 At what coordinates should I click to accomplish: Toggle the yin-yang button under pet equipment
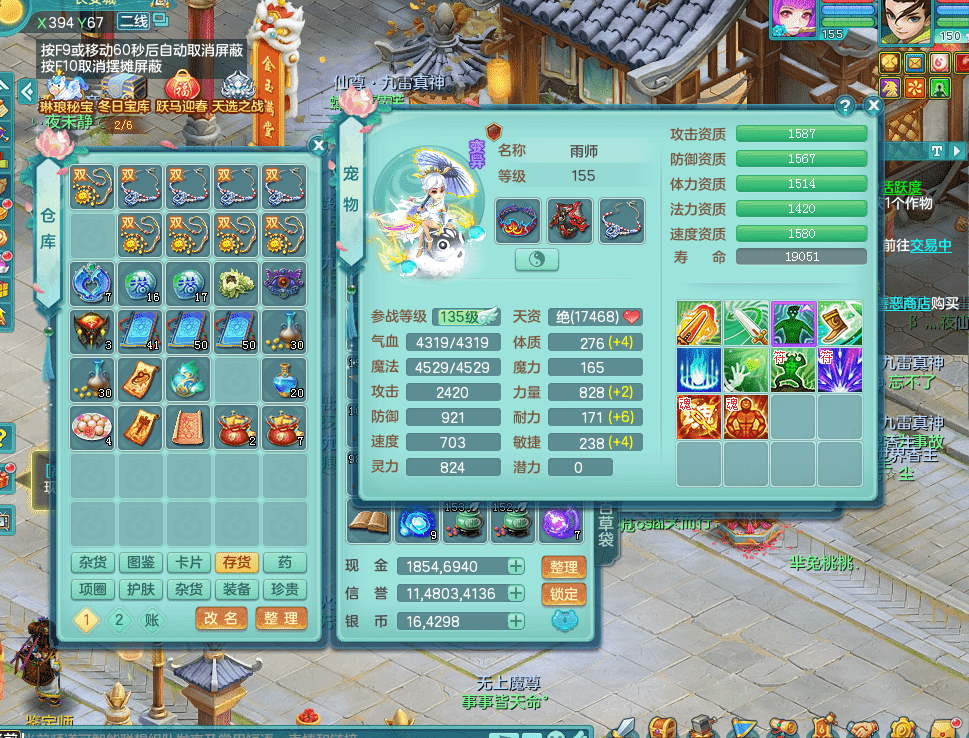coord(537,259)
